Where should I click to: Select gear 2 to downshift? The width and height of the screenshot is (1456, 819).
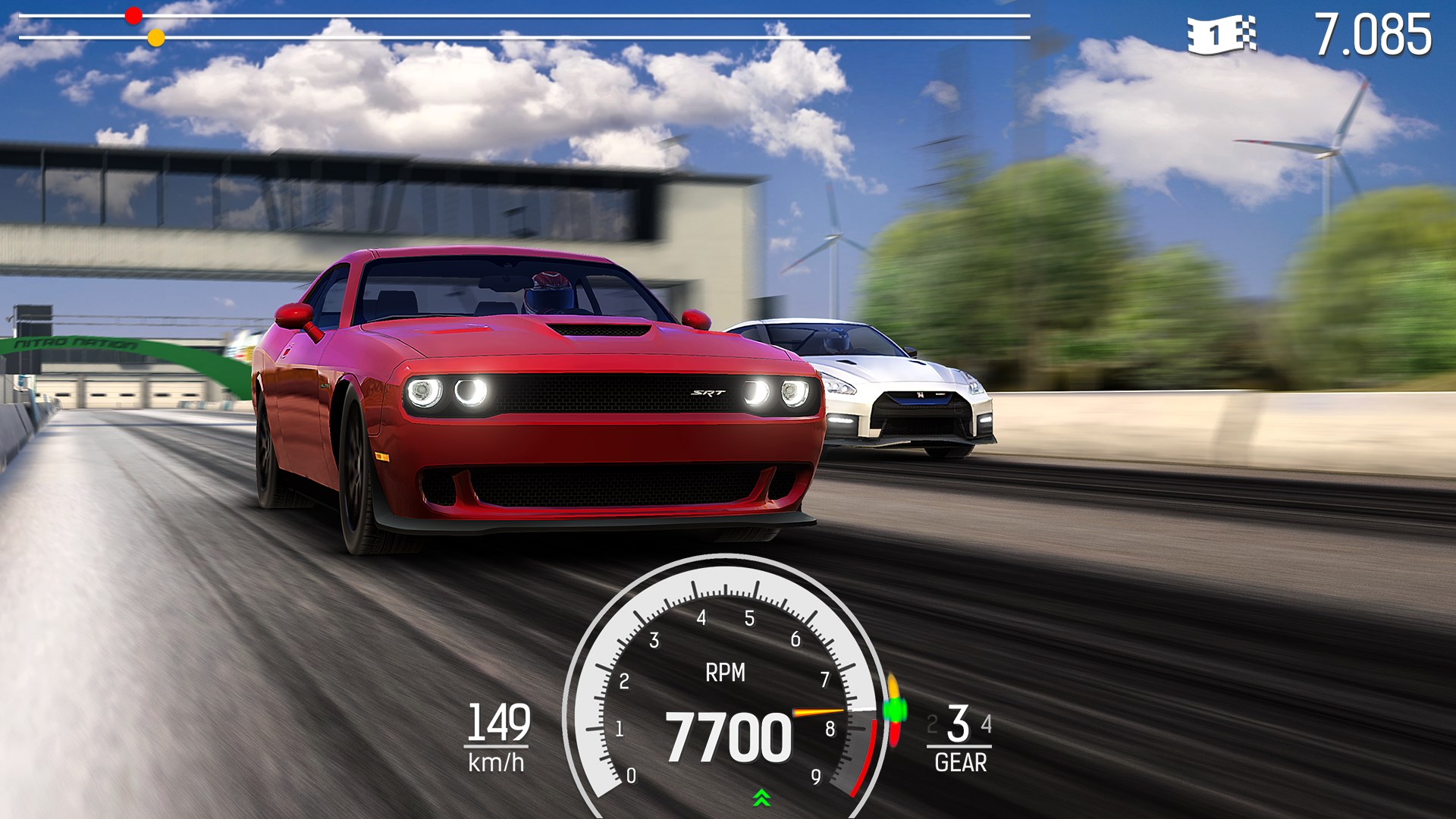[x=932, y=724]
